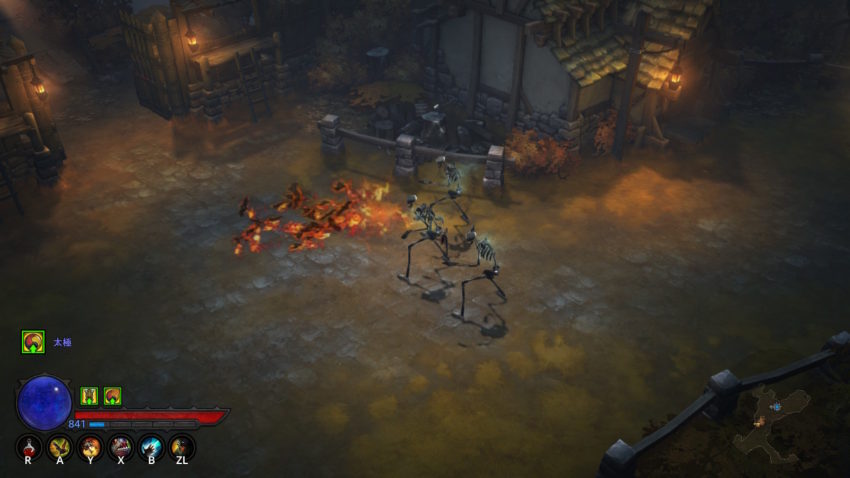Inspect the twin pillars buff icon

point(89,396)
